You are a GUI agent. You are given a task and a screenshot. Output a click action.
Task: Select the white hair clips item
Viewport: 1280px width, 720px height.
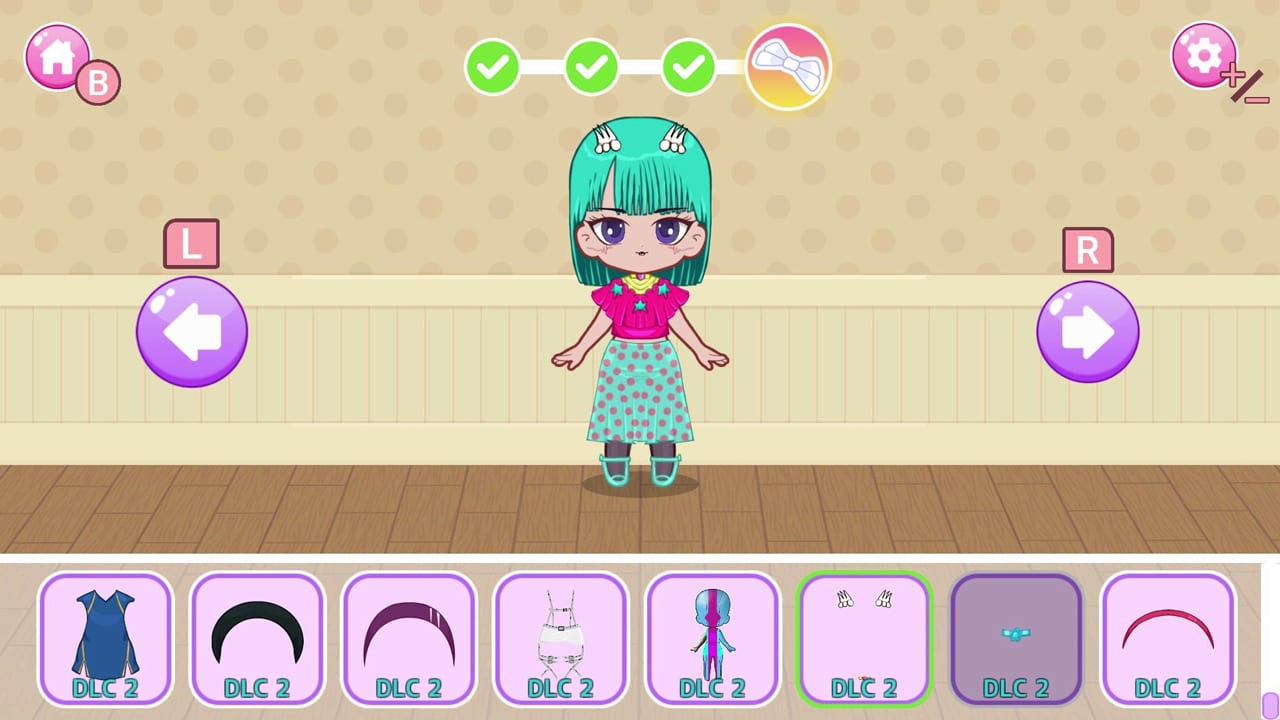click(x=864, y=637)
